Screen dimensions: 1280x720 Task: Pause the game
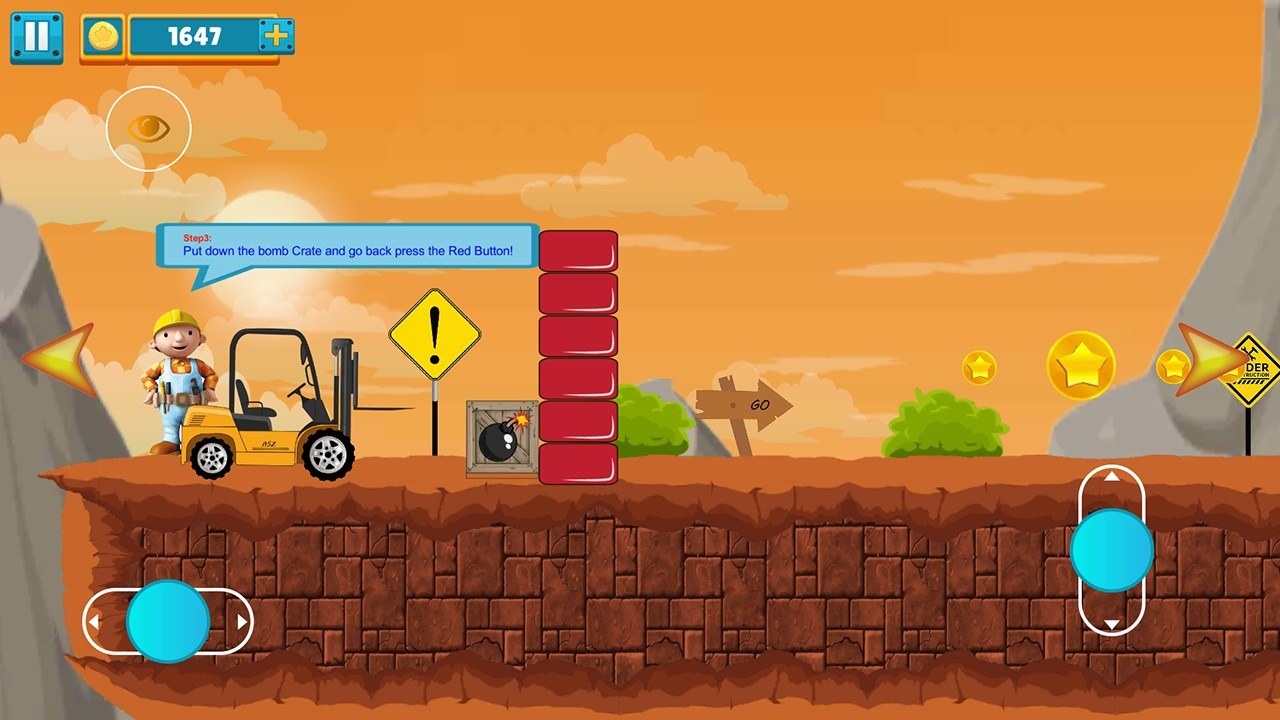36,37
